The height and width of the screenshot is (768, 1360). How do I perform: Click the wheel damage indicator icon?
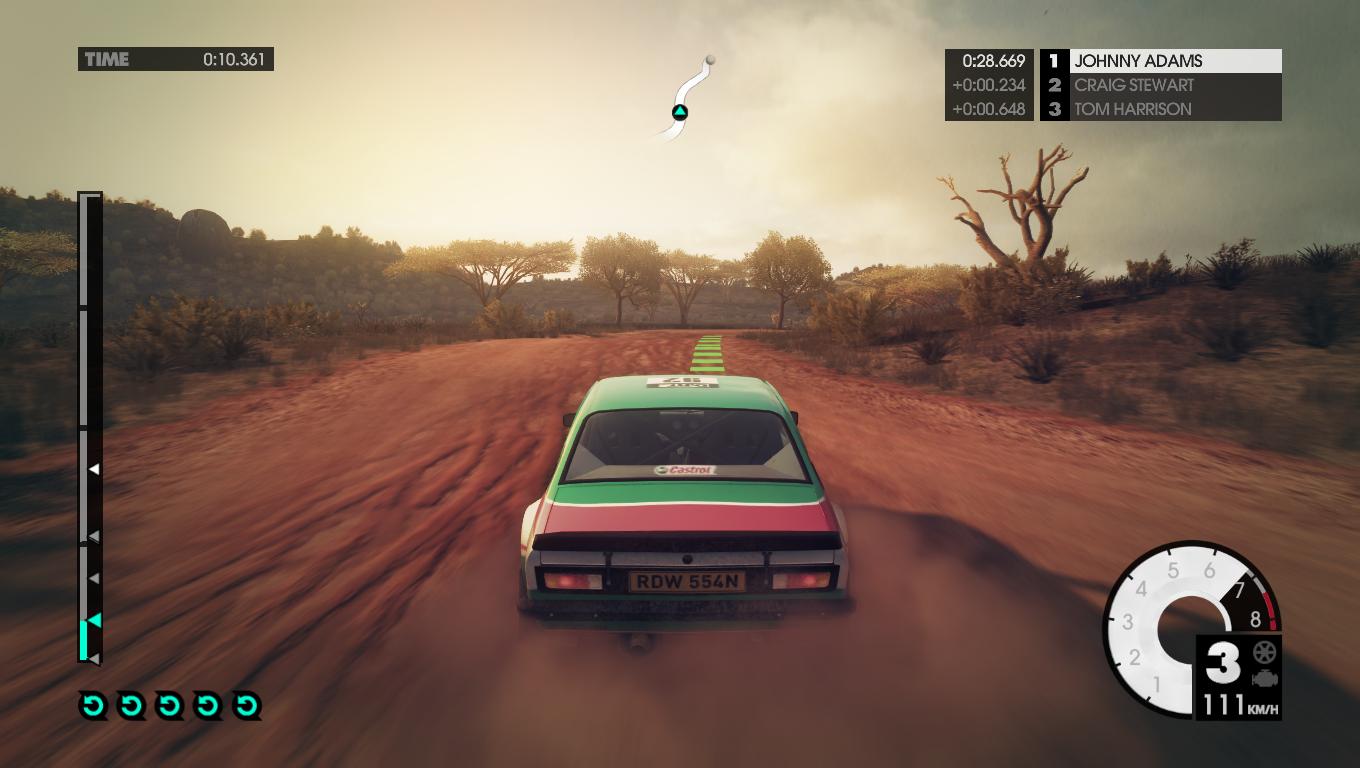coord(1264,653)
